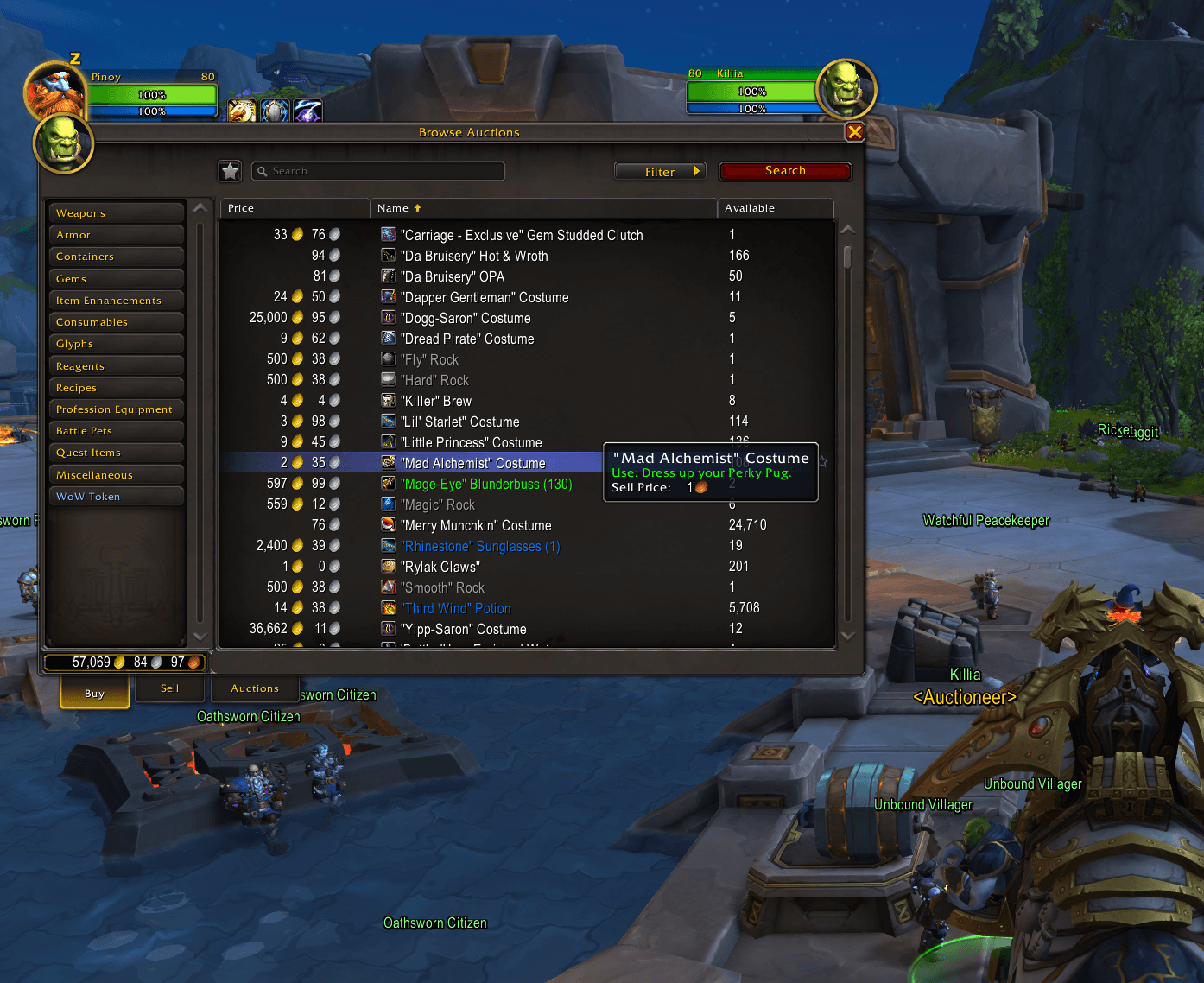Select the Consumables category

coord(116,321)
